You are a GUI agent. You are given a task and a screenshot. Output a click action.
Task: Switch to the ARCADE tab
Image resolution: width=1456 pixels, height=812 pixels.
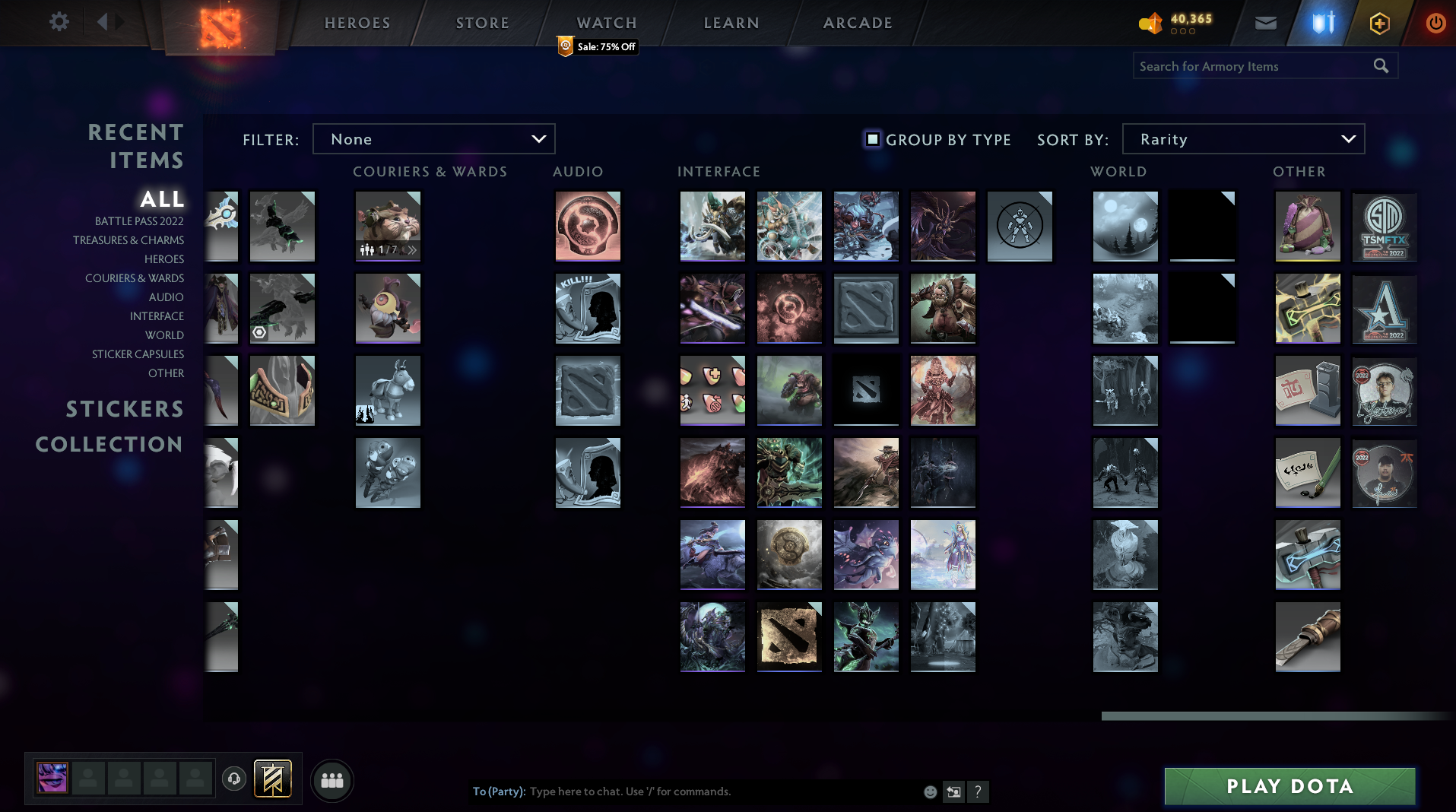tap(857, 23)
